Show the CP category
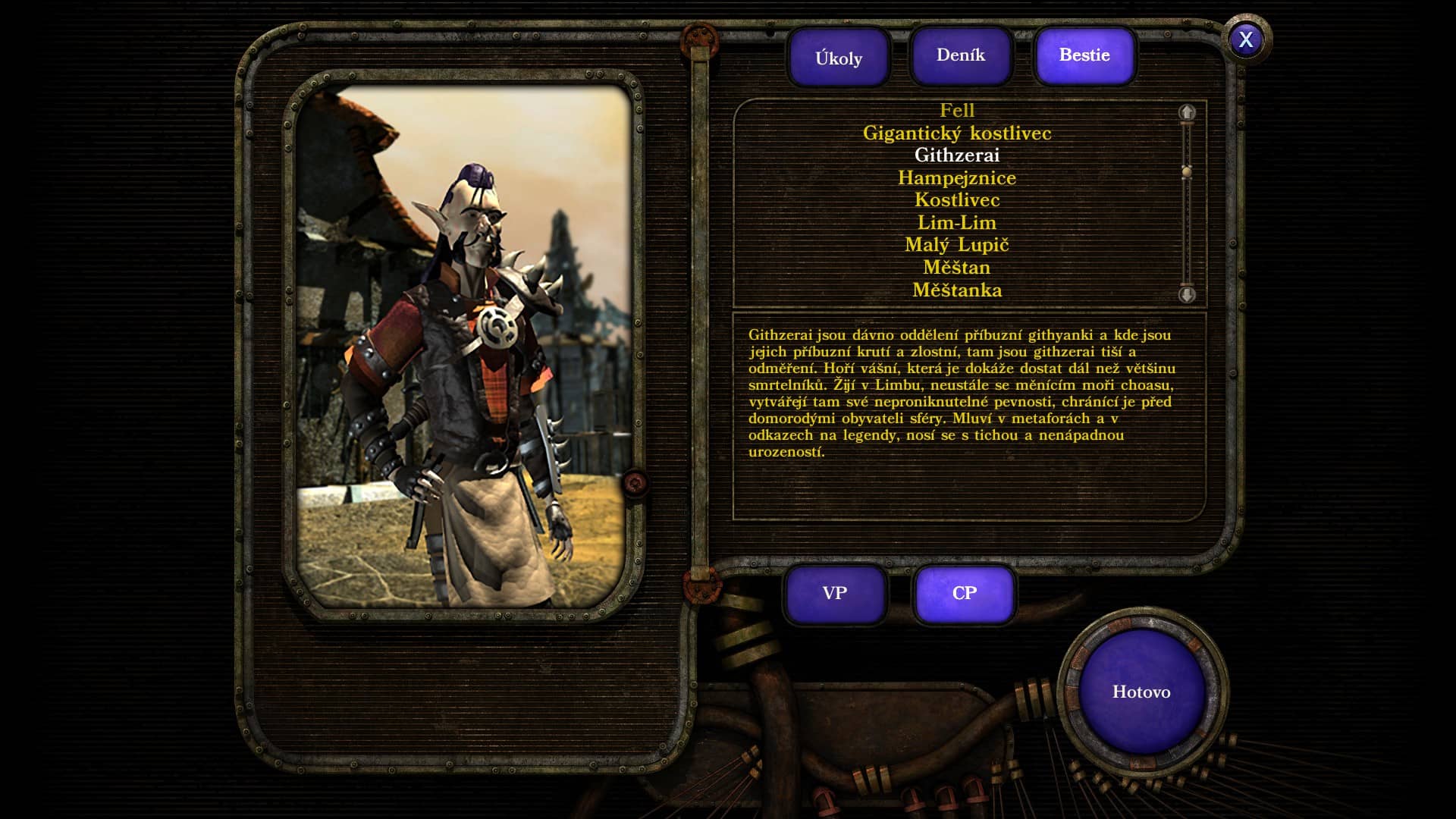The image size is (1456, 819). [x=965, y=594]
